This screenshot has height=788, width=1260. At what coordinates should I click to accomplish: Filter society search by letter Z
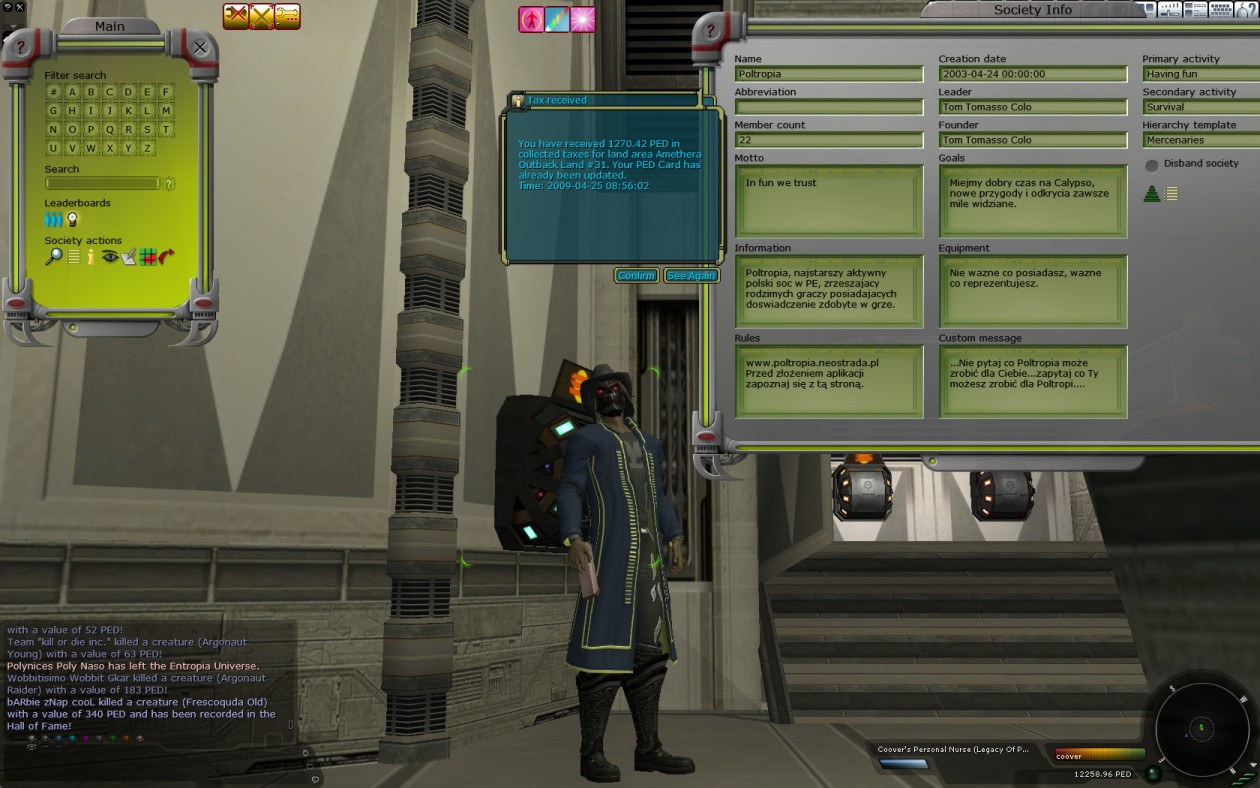[x=147, y=148]
